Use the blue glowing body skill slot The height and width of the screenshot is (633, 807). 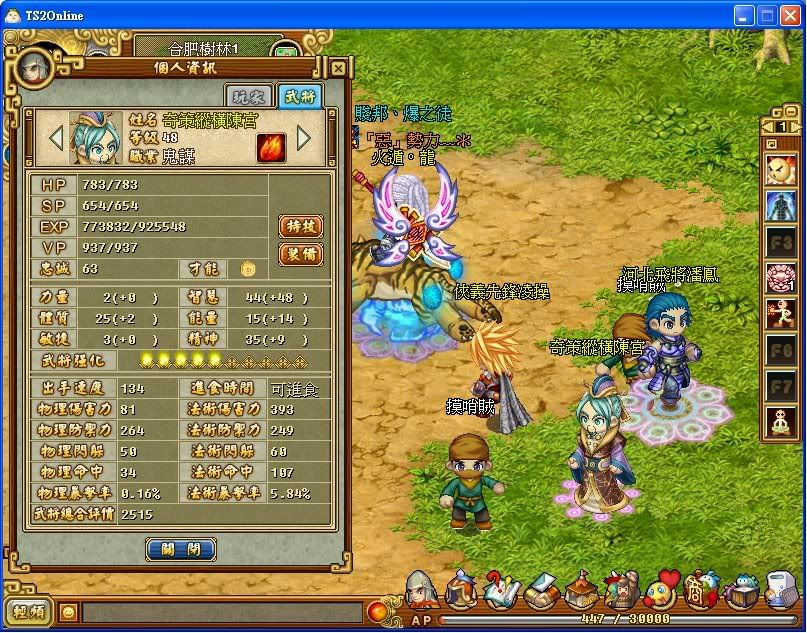(780, 205)
